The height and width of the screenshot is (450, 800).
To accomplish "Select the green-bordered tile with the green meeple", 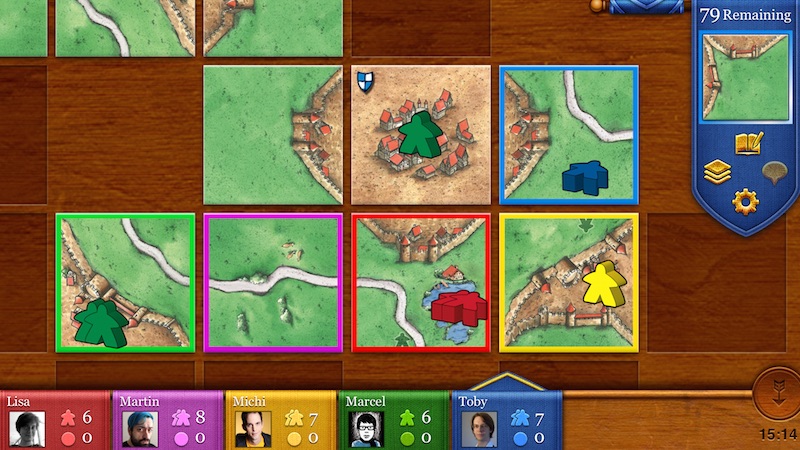I will [125, 282].
